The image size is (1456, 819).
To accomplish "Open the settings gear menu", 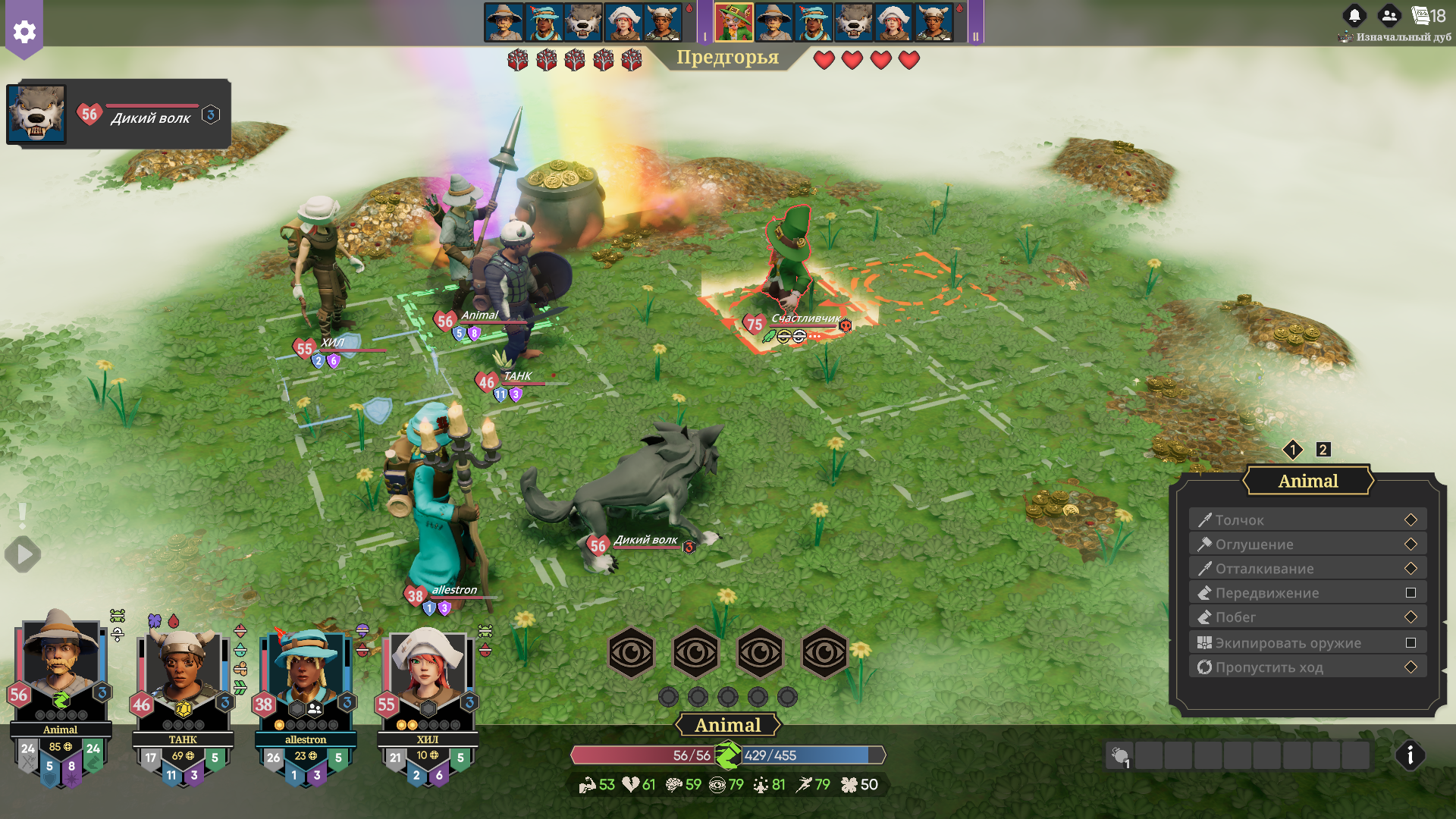I will click(24, 32).
